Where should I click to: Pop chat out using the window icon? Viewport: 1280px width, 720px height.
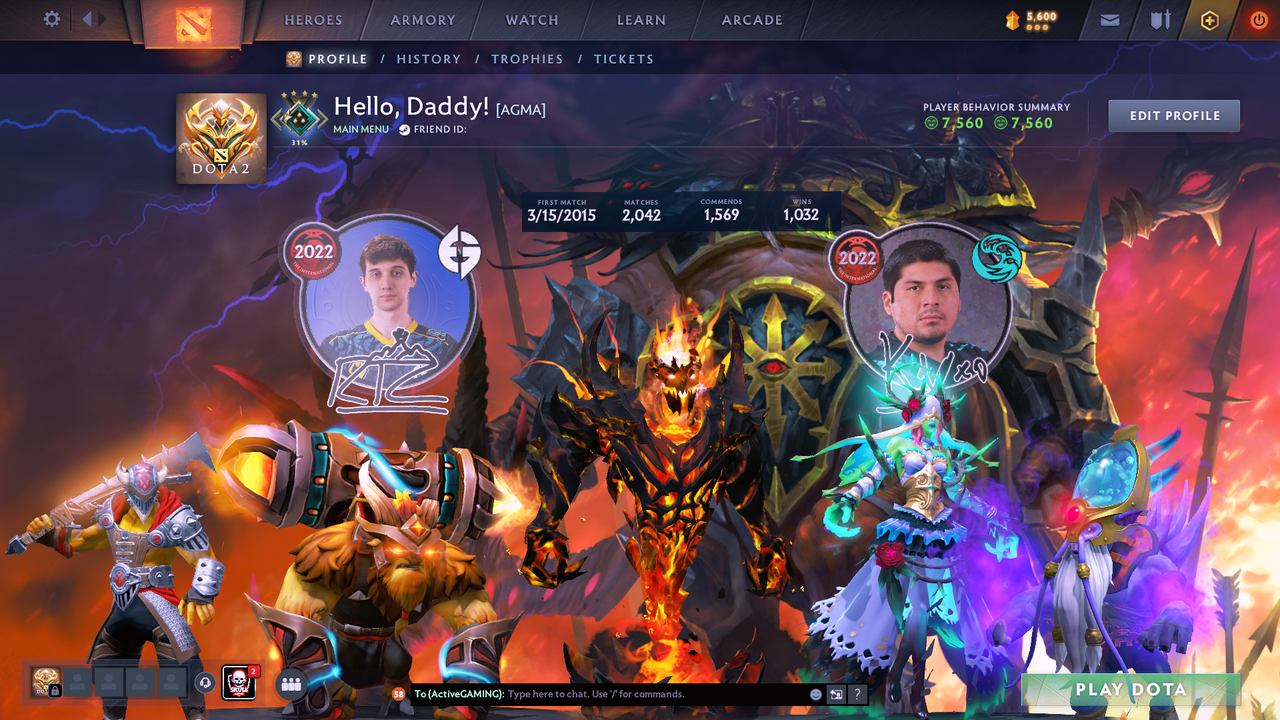click(x=836, y=693)
